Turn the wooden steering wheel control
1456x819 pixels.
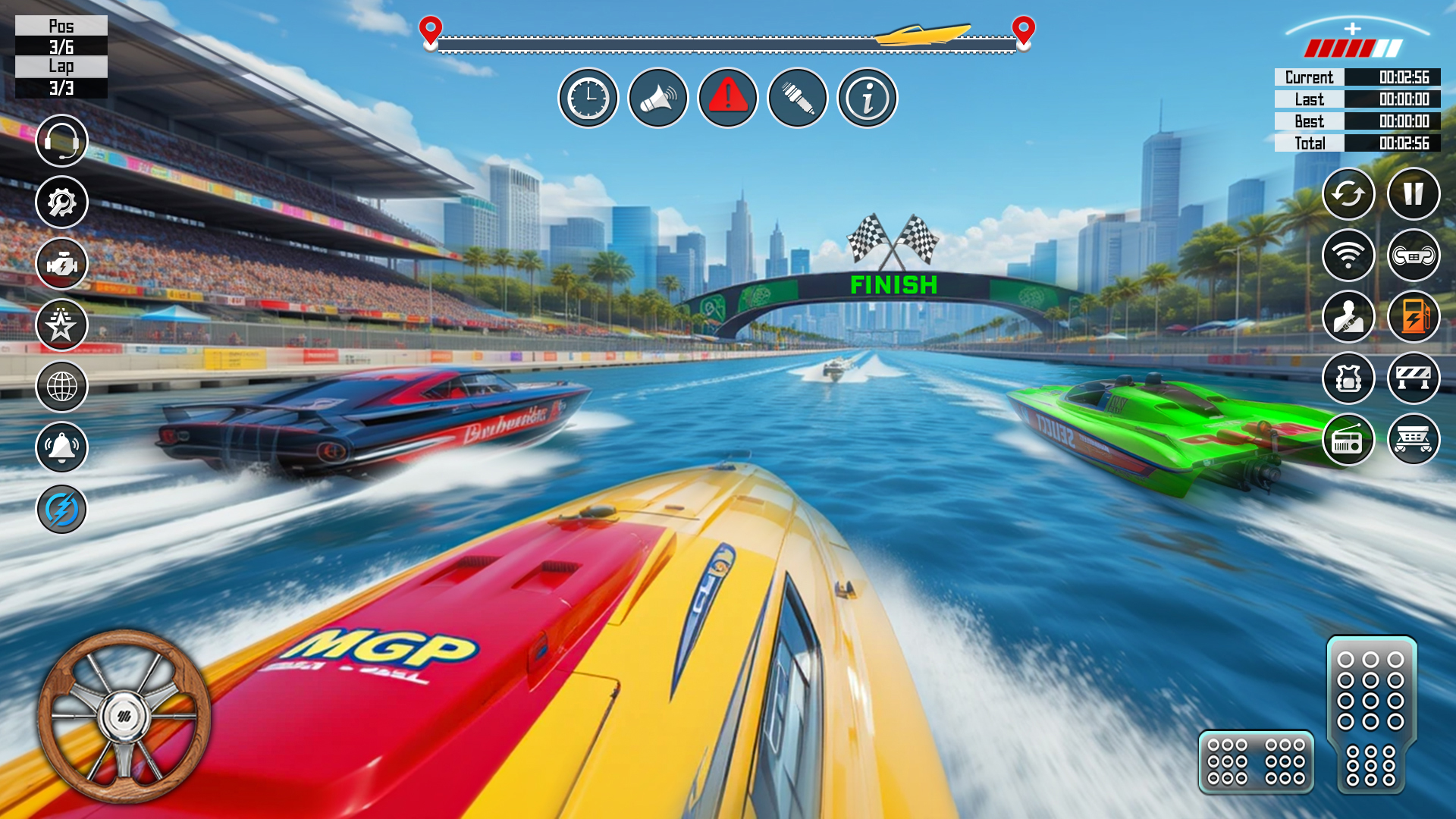[x=124, y=716]
